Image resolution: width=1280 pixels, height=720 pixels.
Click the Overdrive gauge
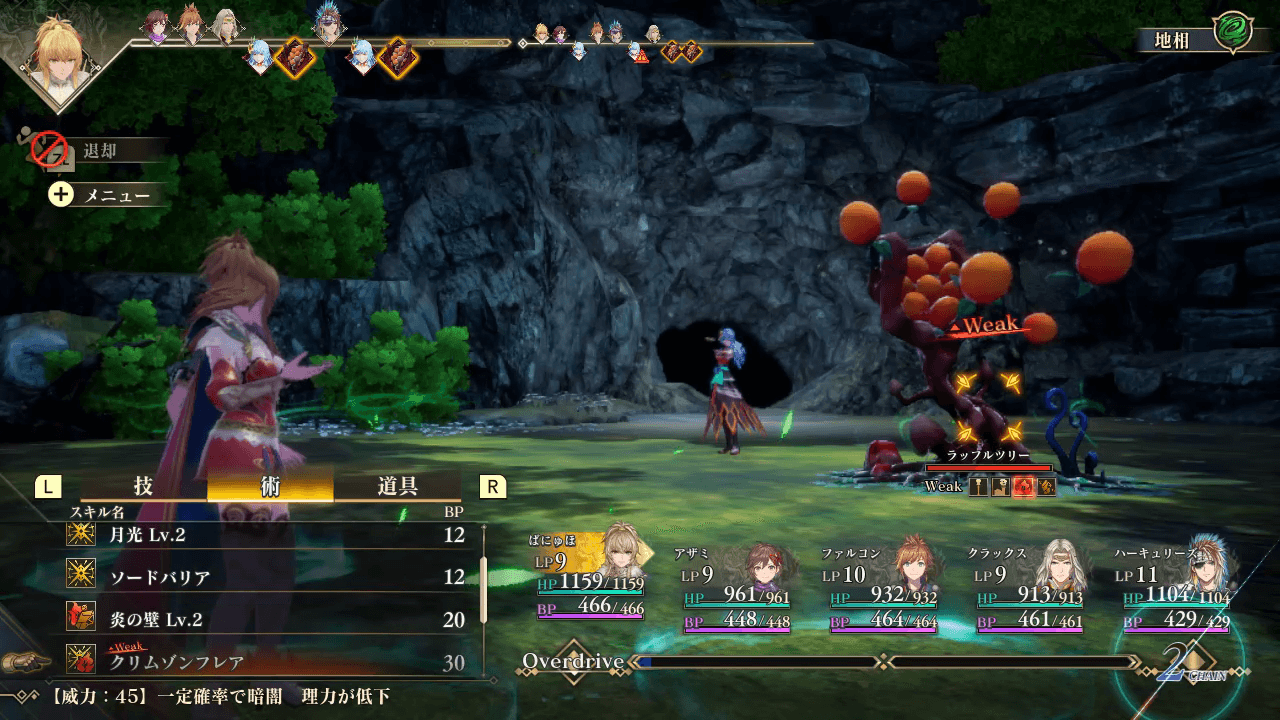pyautogui.click(x=885, y=662)
